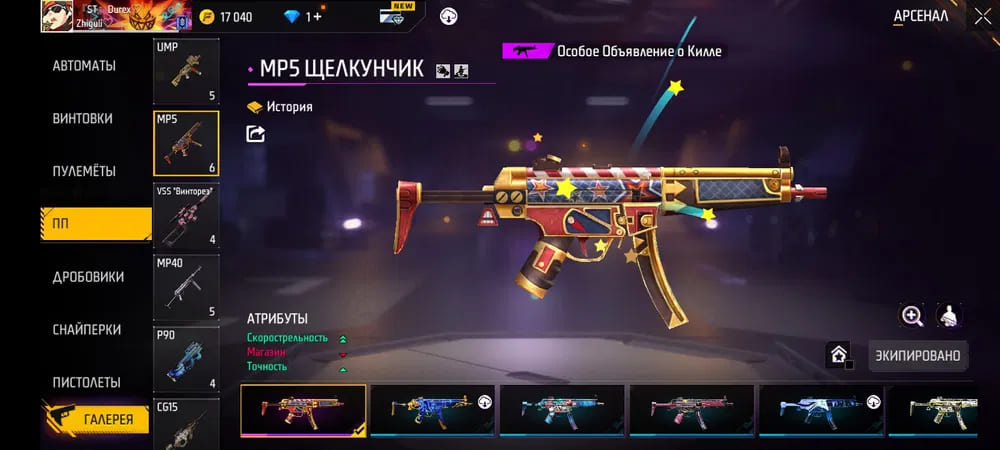
Task: Switch to СНАЙПЕРКИ category
Action: pyautogui.click(x=87, y=330)
